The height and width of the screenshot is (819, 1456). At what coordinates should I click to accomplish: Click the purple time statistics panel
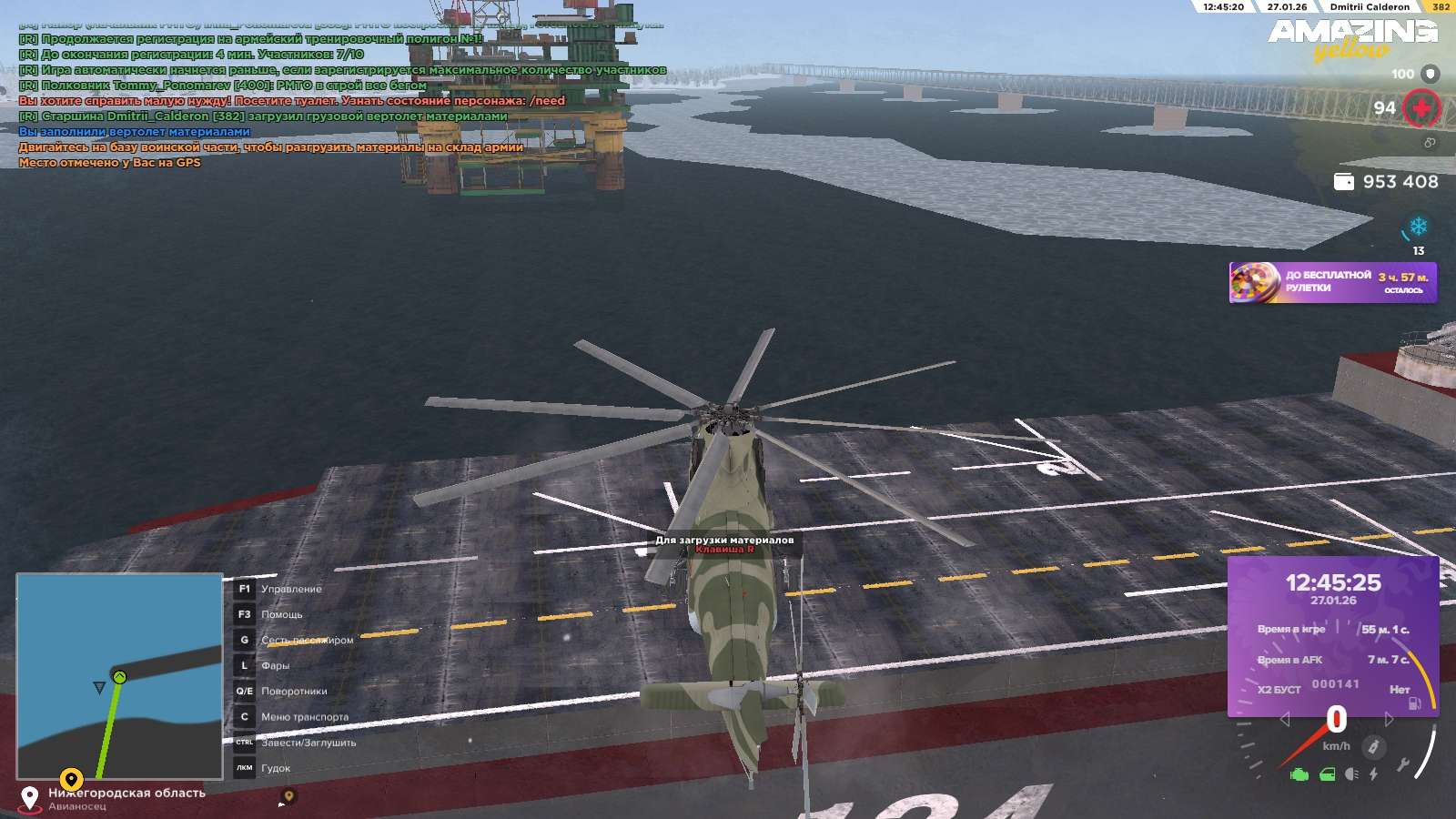1332,635
